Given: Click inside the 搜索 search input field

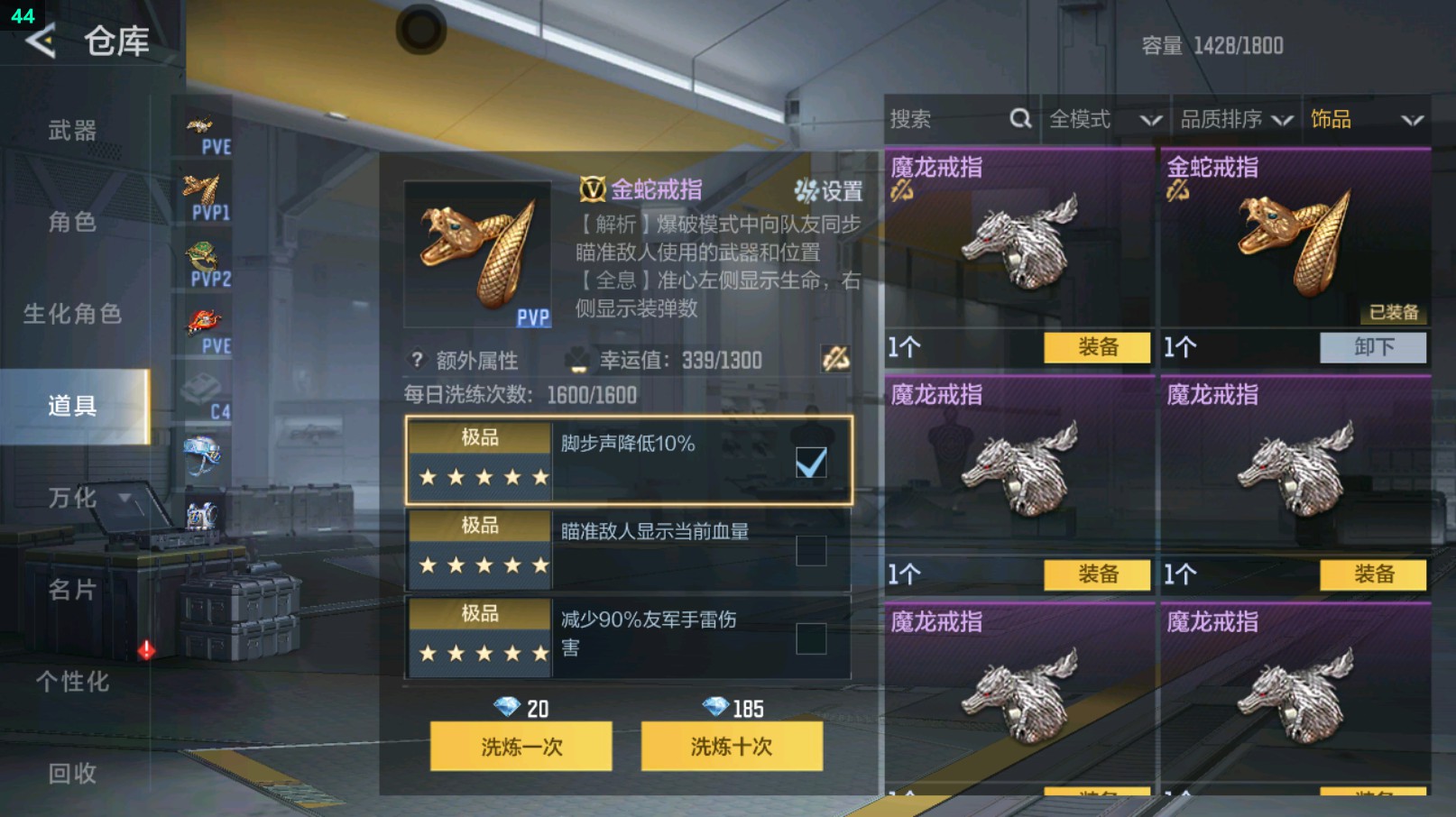Looking at the screenshot, I should coord(938,118).
